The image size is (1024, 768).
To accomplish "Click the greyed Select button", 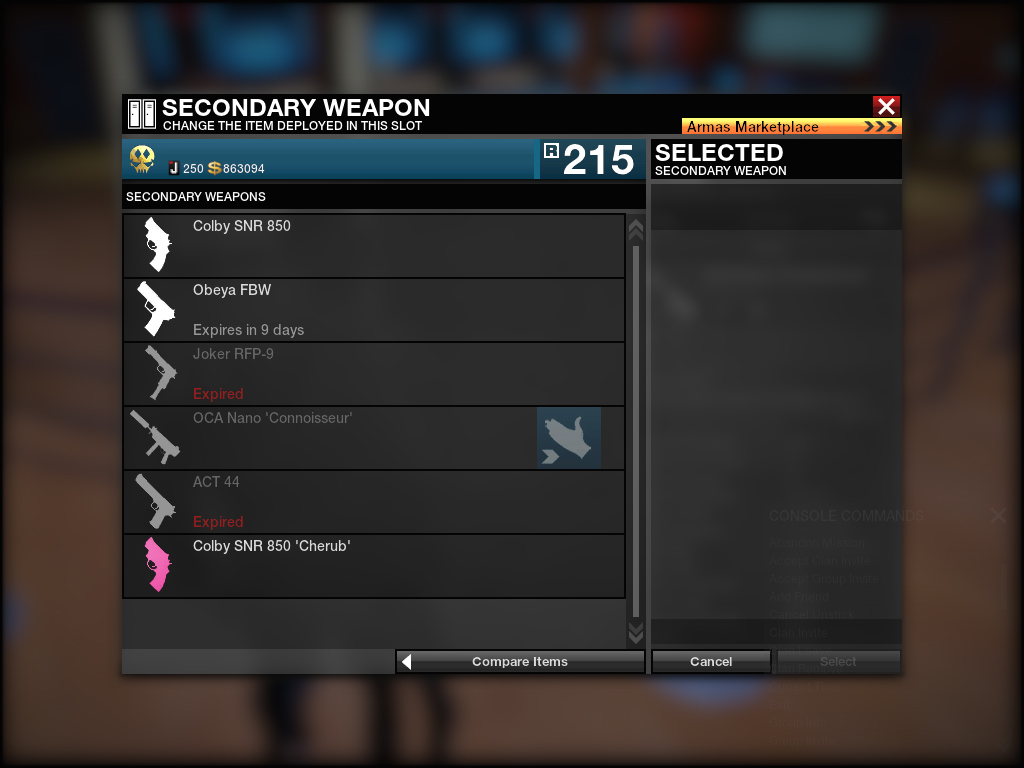I will tap(838, 661).
